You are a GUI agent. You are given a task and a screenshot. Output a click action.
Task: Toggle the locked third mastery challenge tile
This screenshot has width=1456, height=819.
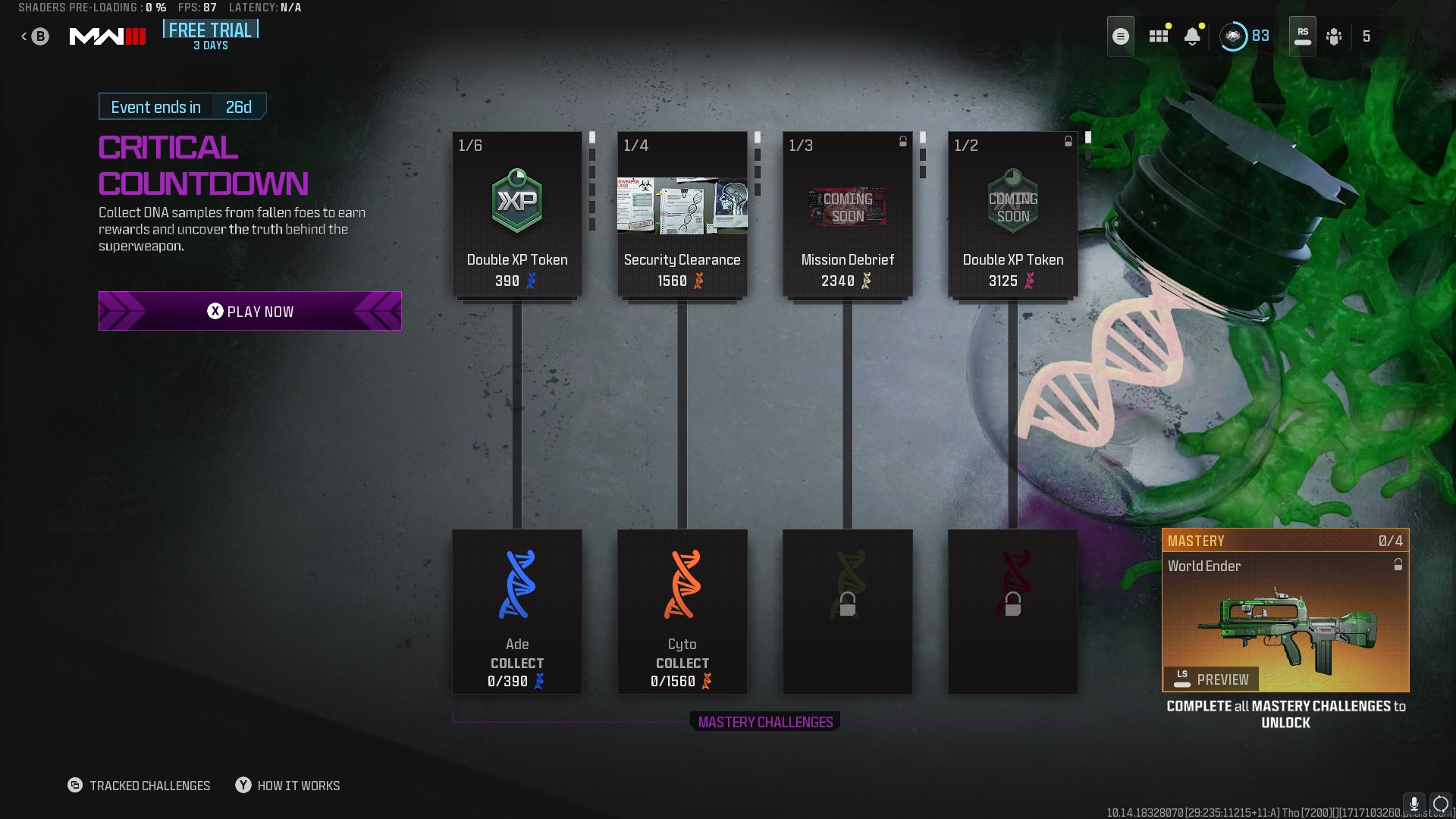coord(847,612)
